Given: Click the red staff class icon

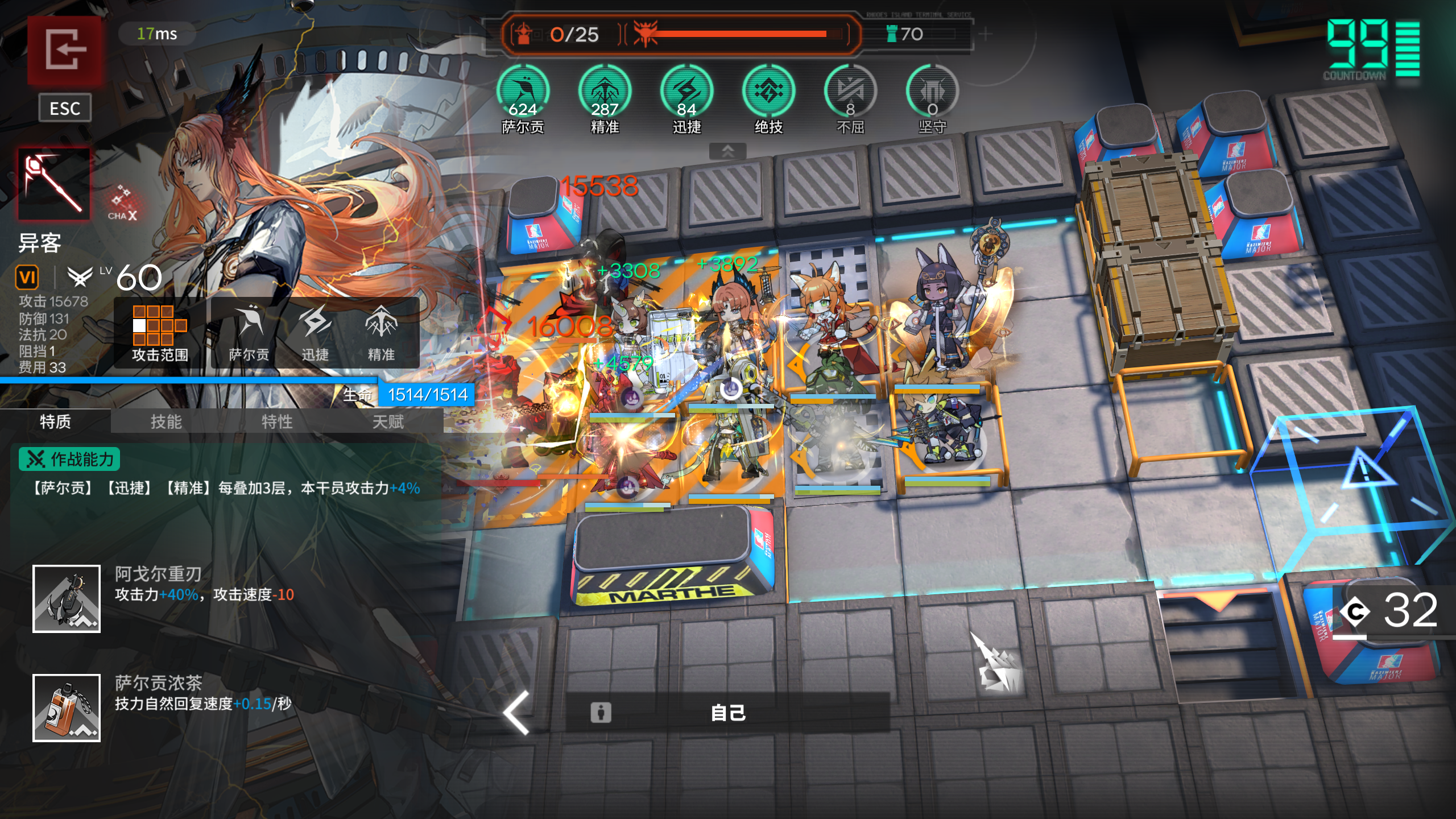Looking at the screenshot, I should (54, 184).
